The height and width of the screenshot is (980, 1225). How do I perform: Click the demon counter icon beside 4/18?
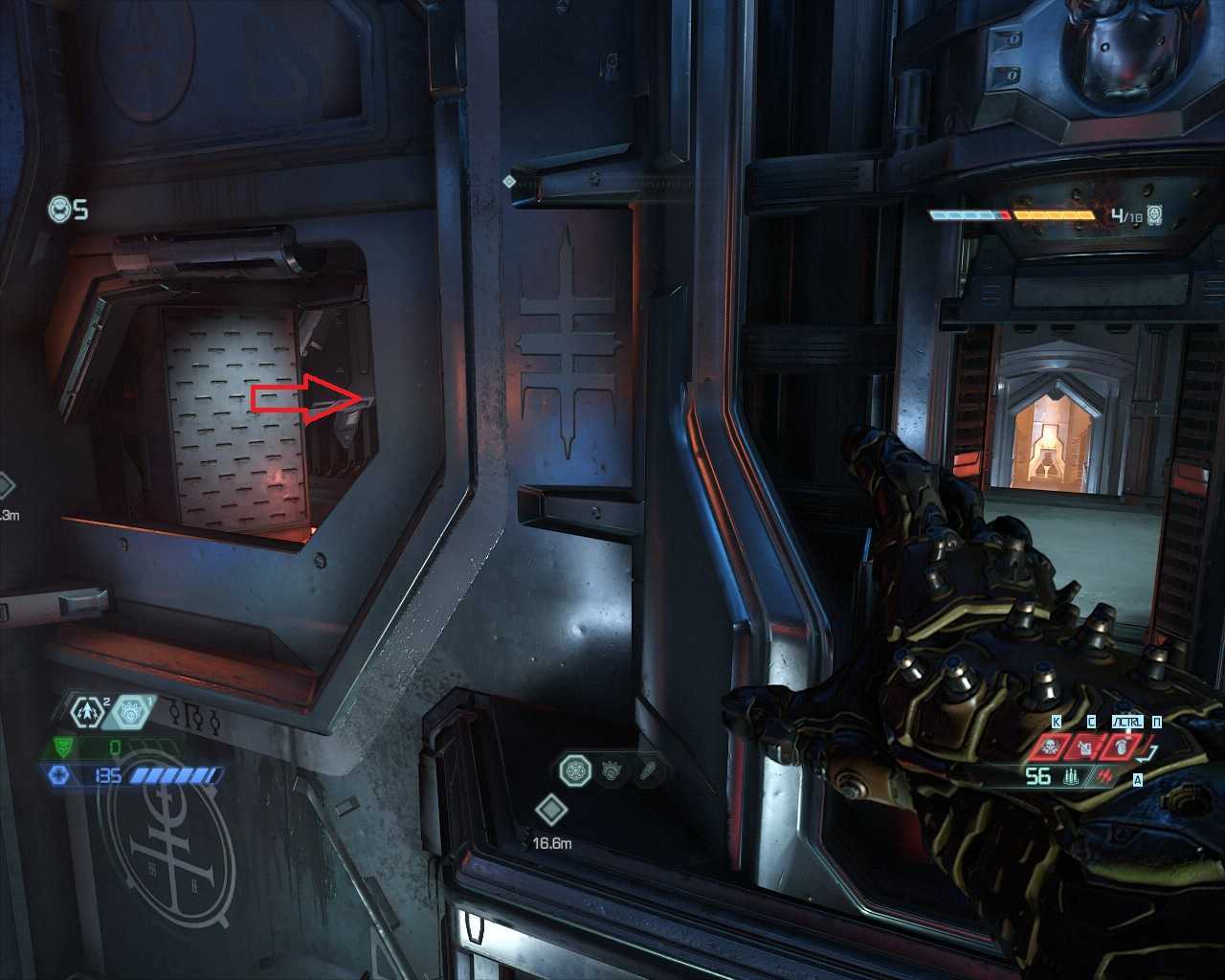(x=1156, y=215)
